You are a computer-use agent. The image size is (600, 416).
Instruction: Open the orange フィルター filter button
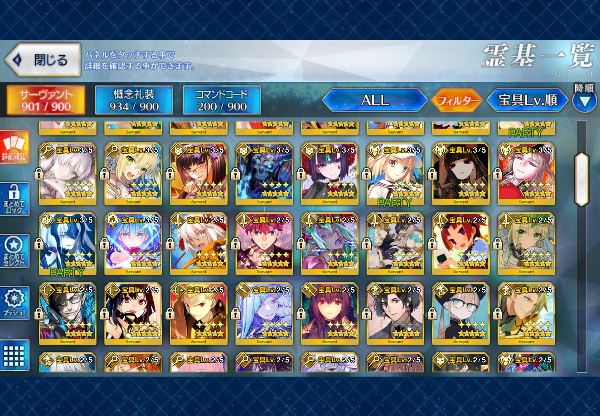click(457, 100)
